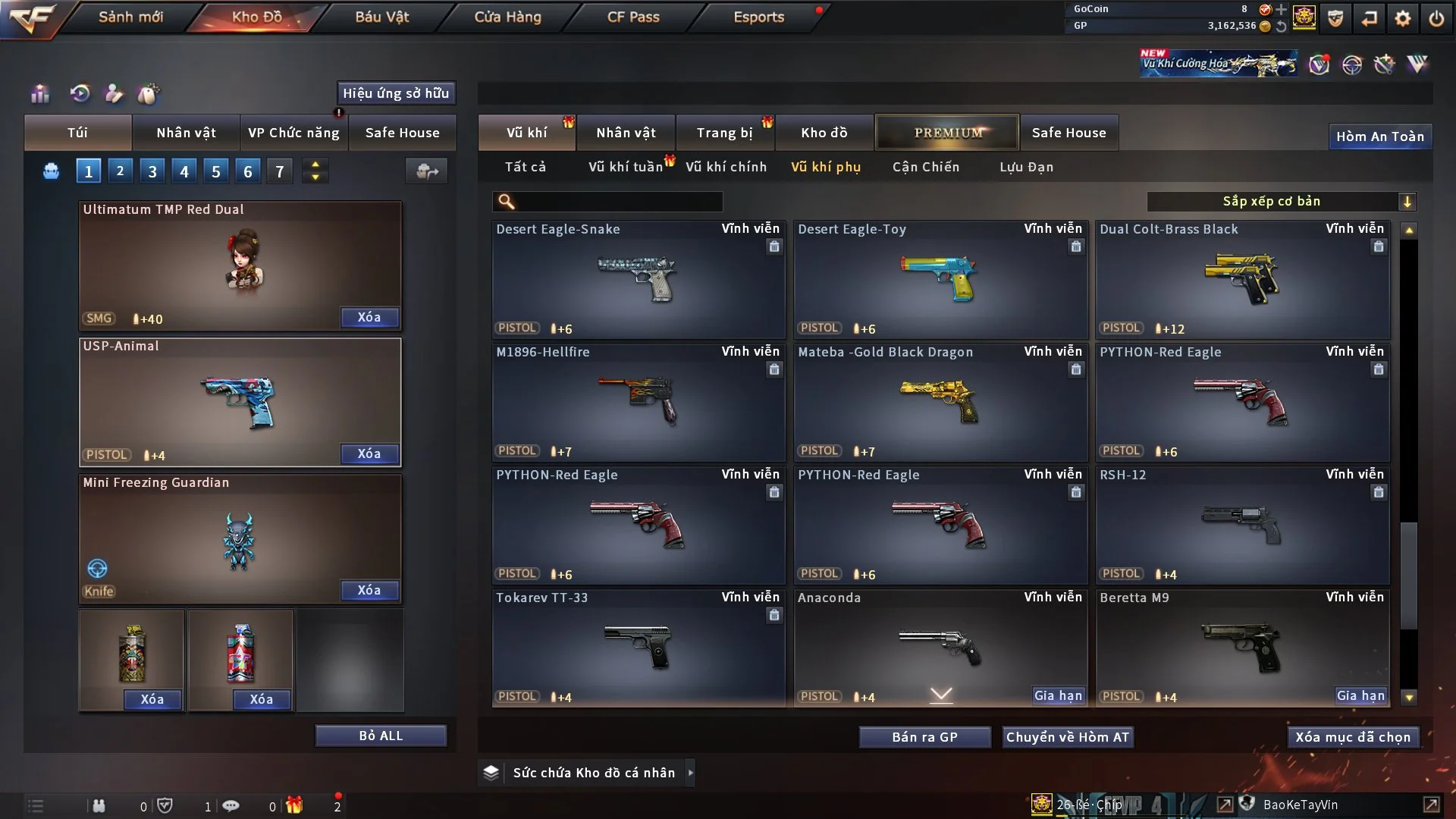Image resolution: width=1456 pixels, height=819 pixels.
Task: Remove the USP-Animal from the bag
Action: (x=369, y=453)
